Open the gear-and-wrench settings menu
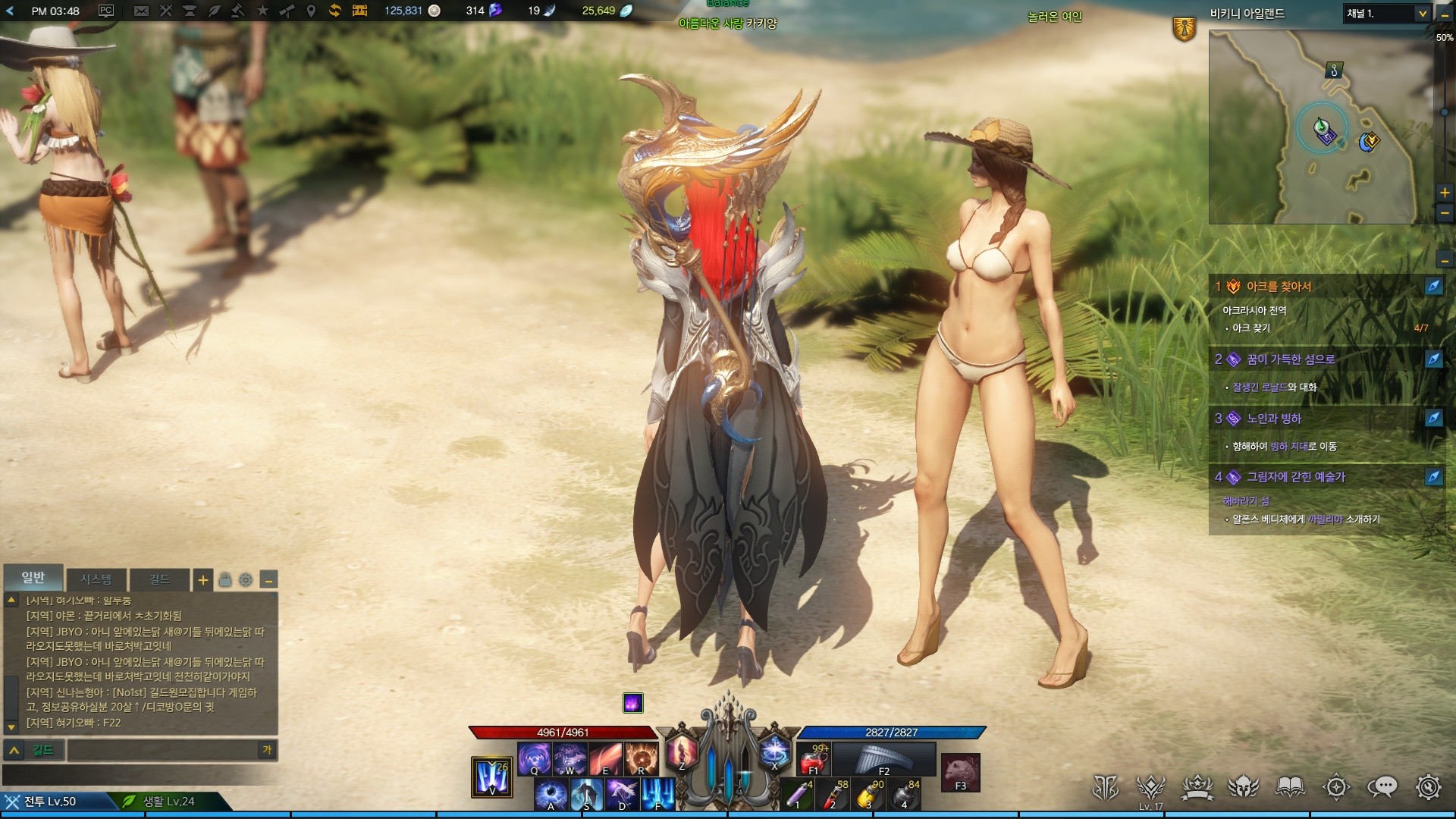This screenshot has width=1456, height=819. [x=1428, y=788]
